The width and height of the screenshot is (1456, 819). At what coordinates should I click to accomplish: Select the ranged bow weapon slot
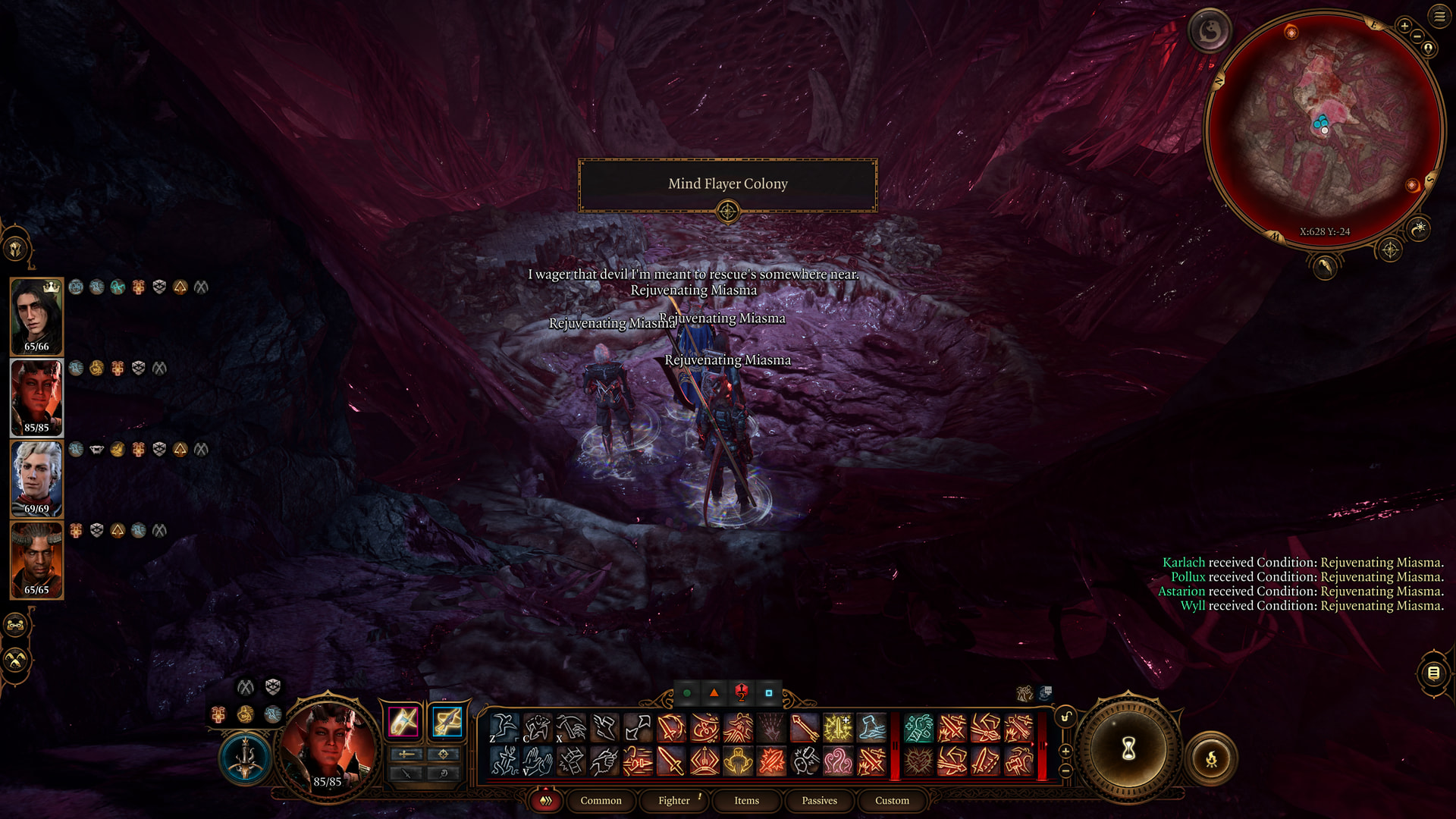tap(447, 721)
